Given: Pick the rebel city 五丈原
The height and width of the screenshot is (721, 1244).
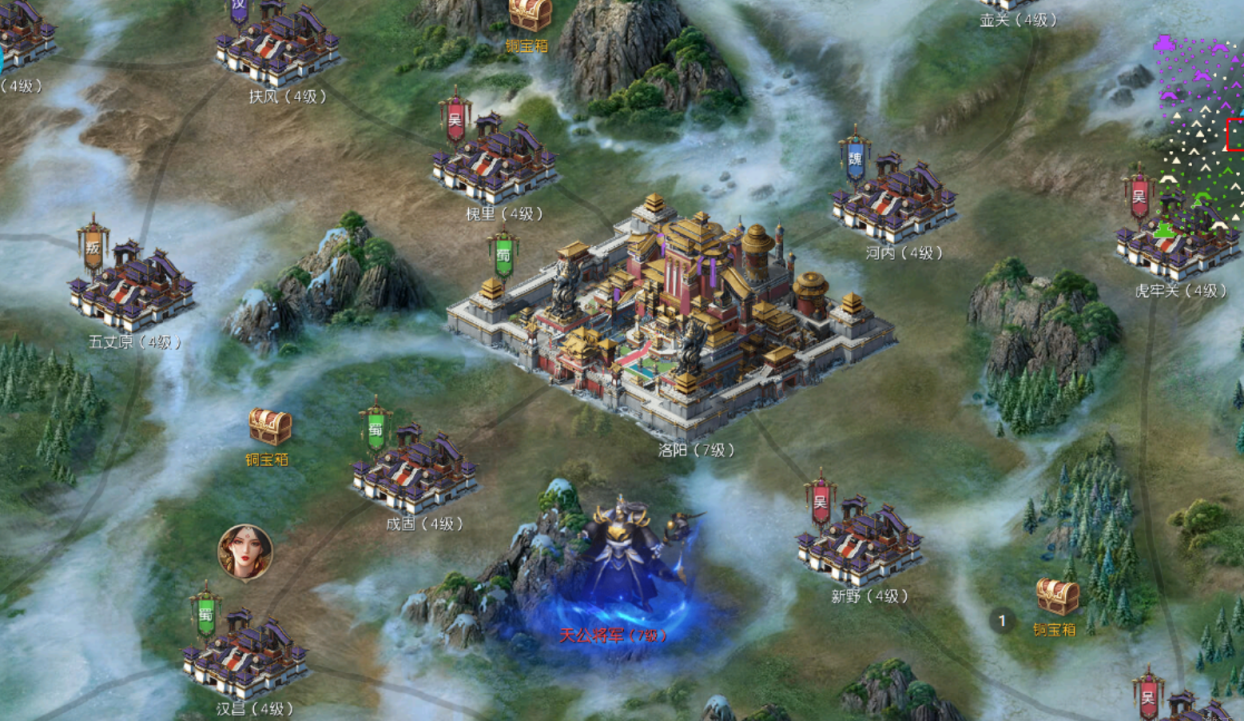Looking at the screenshot, I should point(132,290).
